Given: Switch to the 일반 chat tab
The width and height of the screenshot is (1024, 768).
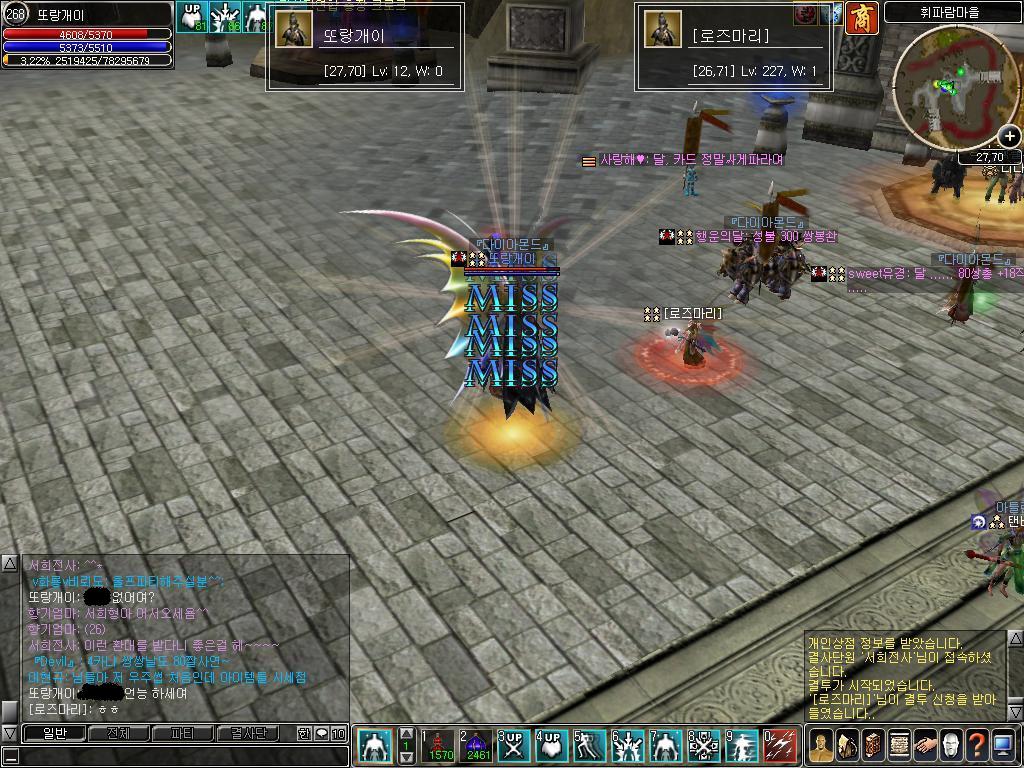Looking at the screenshot, I should click(54, 733).
